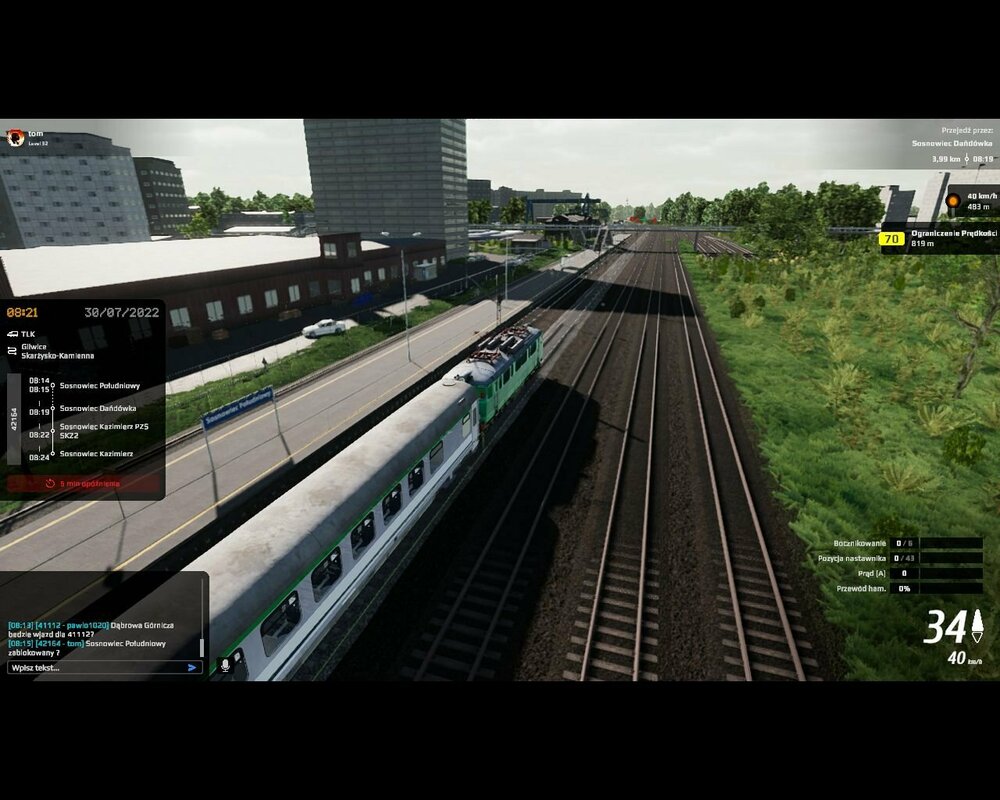1000x800 pixels.
Task: Click the 5 min delay notice bar
Action: pyautogui.click(x=83, y=484)
